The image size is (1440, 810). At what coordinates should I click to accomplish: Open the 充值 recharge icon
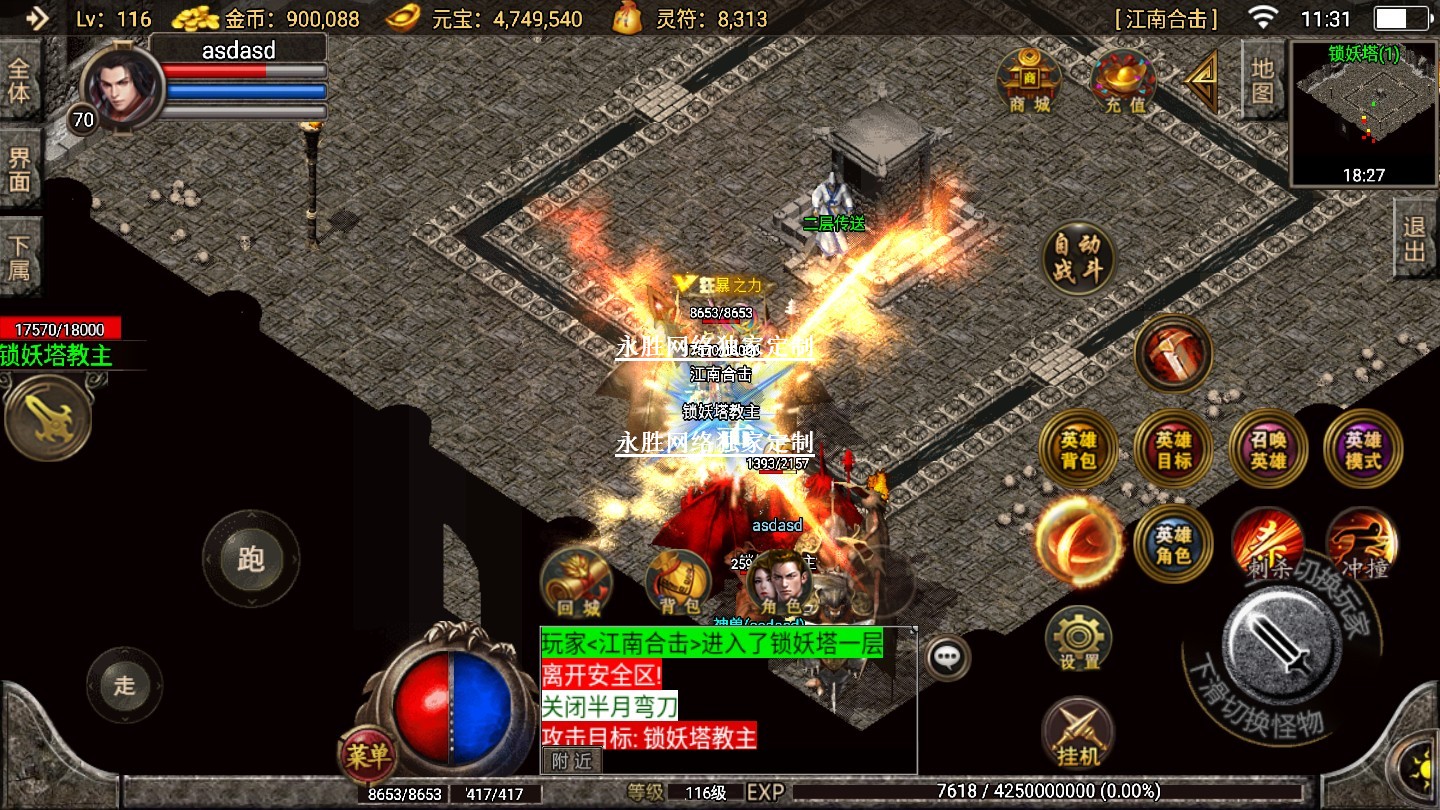point(1123,80)
